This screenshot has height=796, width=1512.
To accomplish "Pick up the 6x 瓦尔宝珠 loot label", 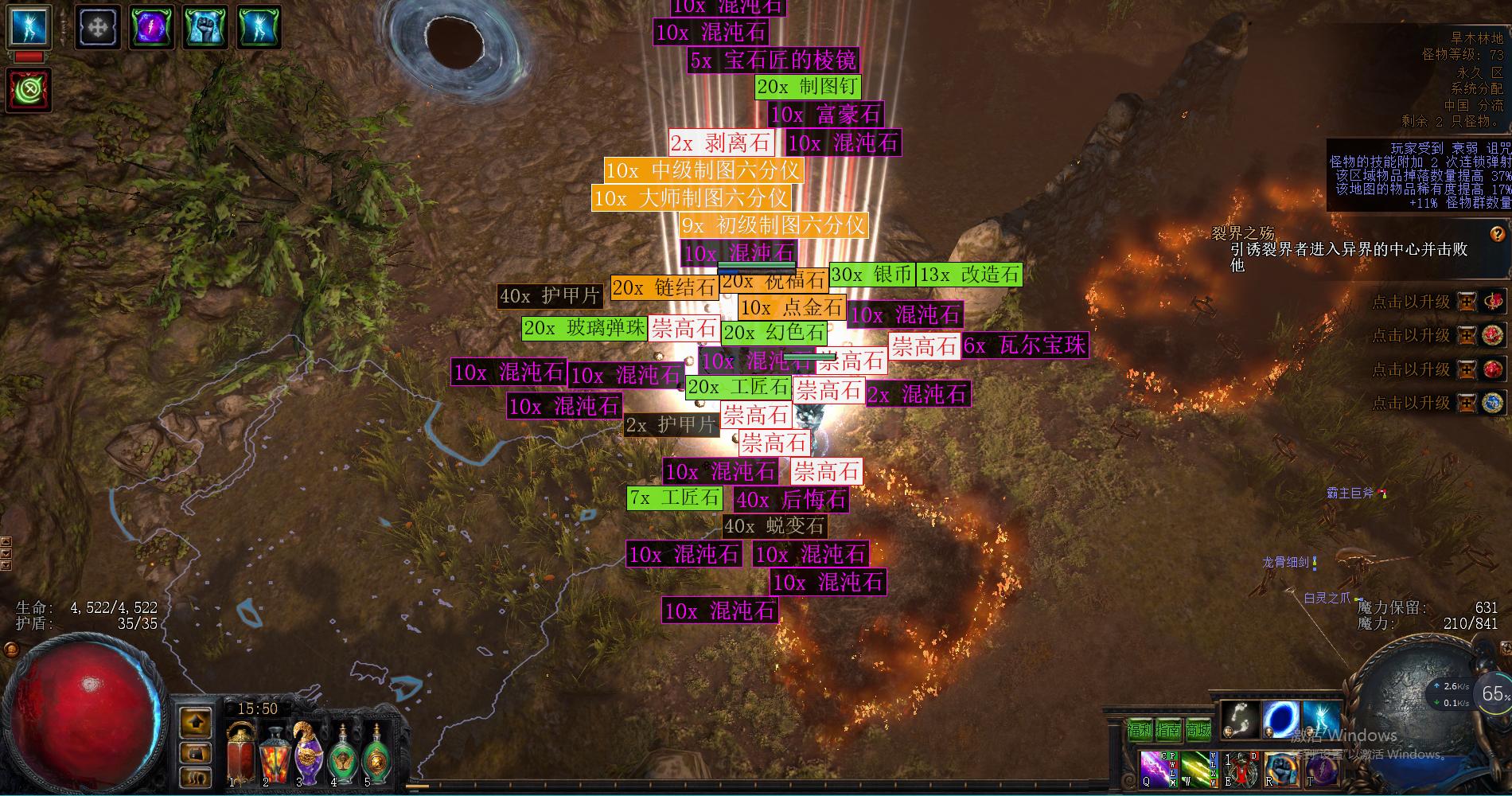I will (1024, 345).
